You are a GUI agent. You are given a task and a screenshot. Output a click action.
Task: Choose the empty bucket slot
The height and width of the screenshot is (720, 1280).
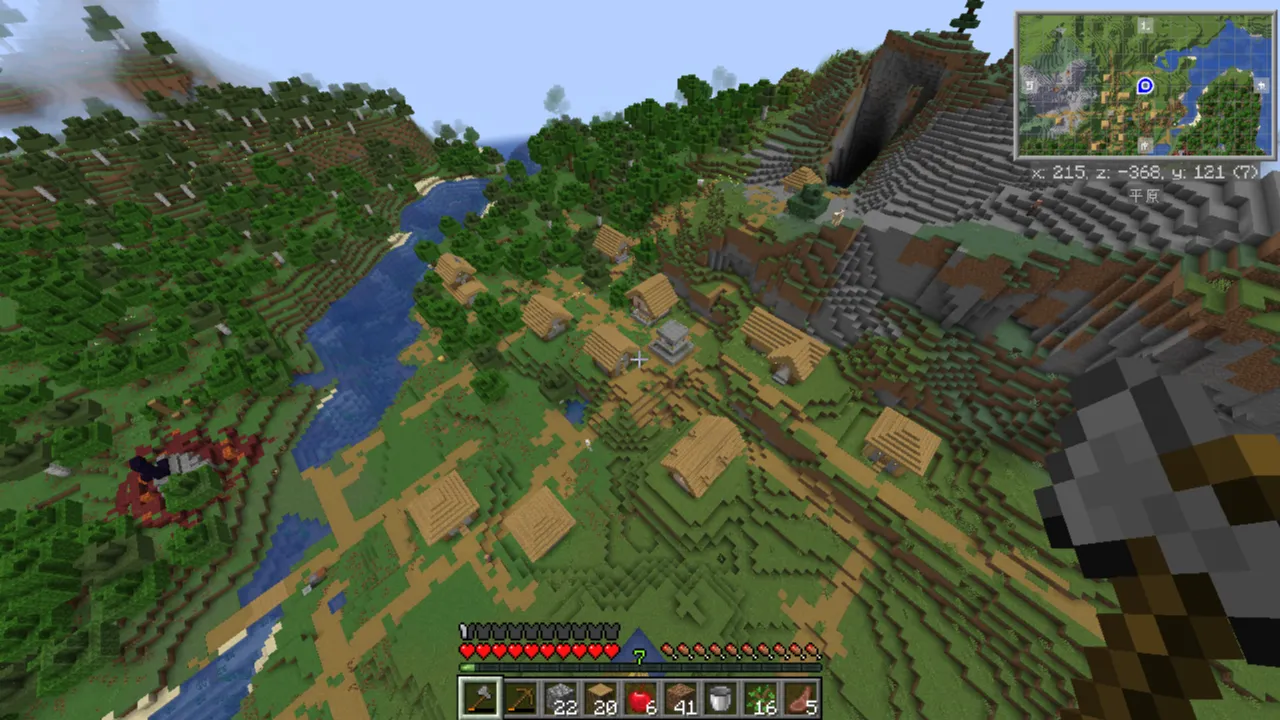point(720,699)
